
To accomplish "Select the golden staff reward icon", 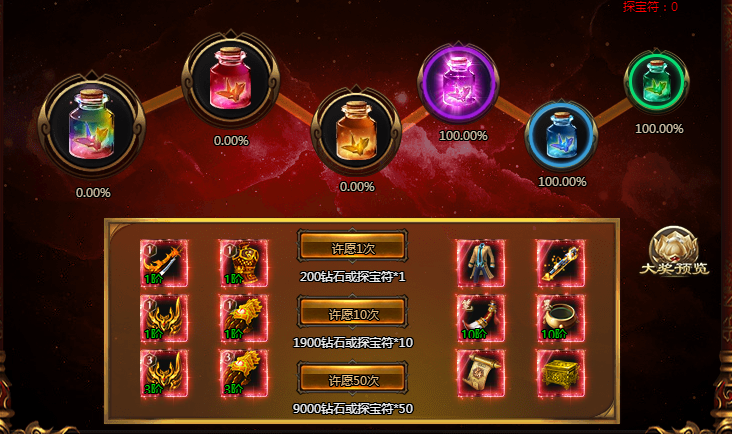I will pos(560,263).
